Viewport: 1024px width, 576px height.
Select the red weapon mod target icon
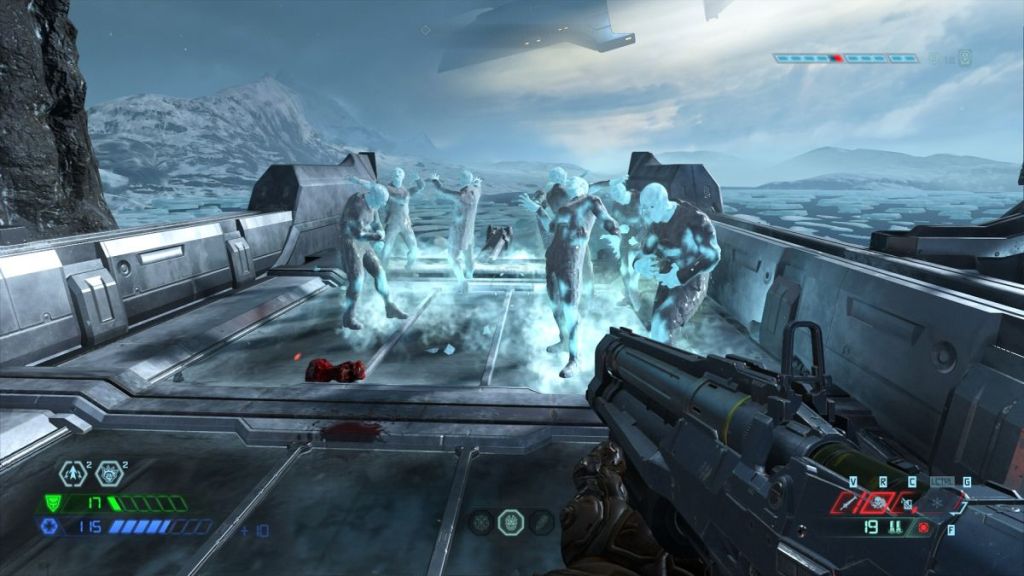[x=923, y=527]
